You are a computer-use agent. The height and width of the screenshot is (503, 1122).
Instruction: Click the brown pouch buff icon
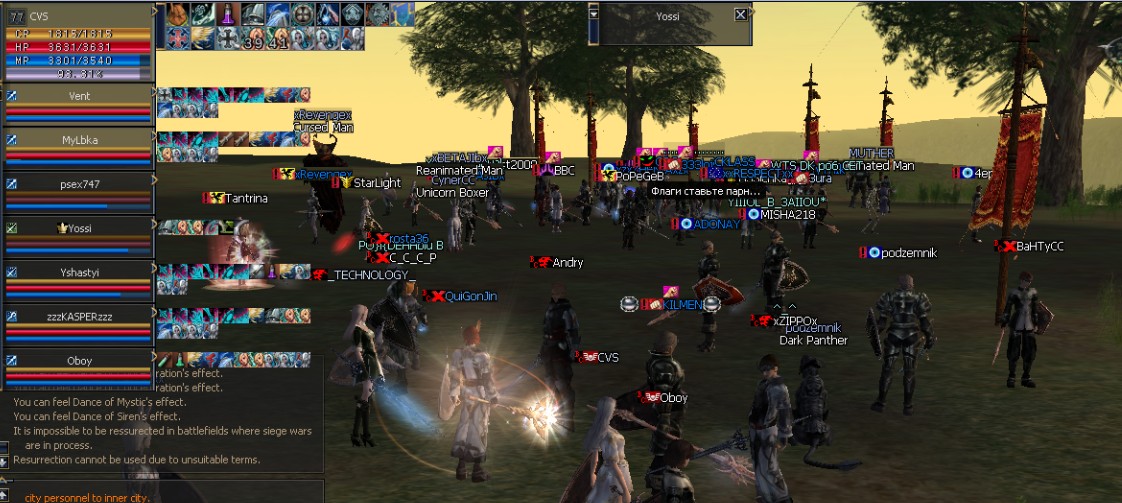point(176,14)
